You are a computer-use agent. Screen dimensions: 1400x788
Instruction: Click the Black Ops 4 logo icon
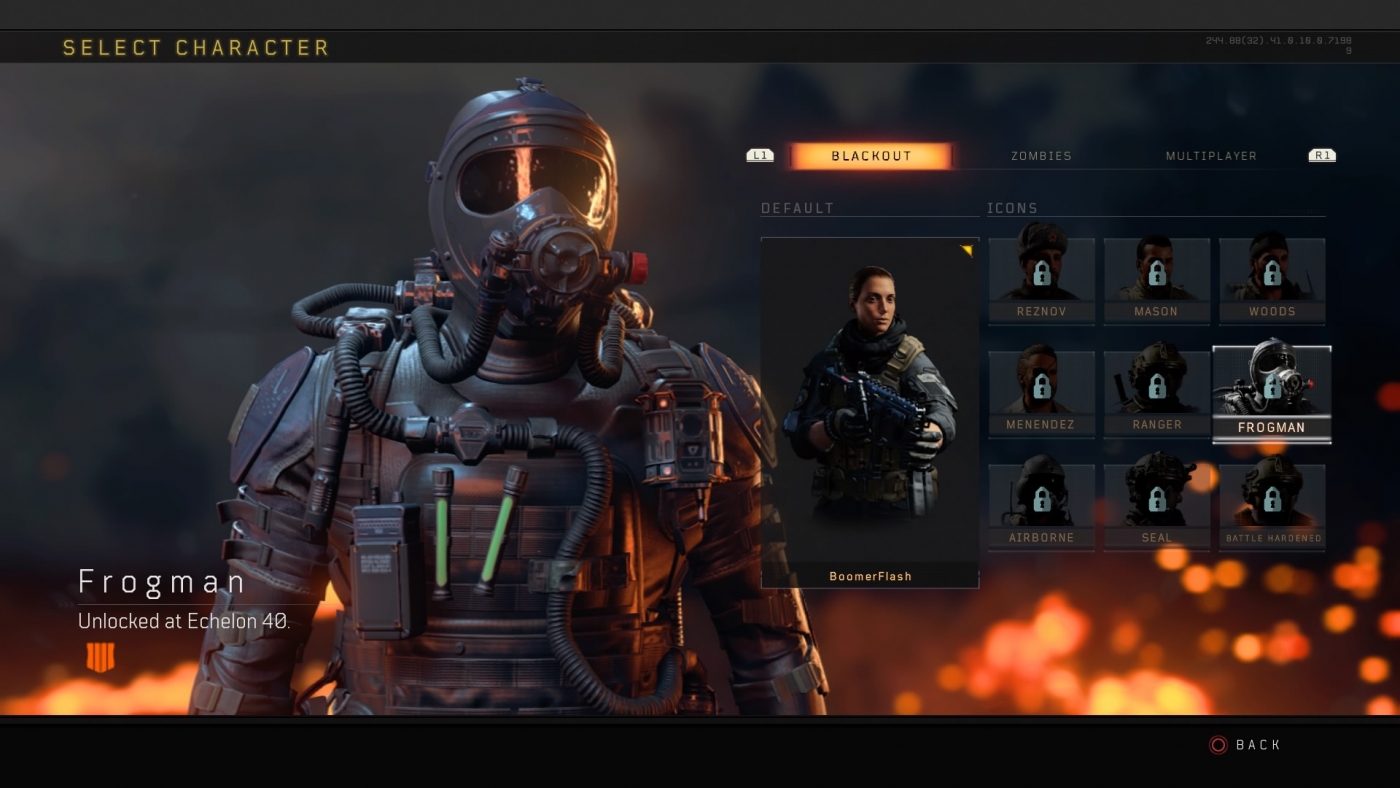[x=101, y=655]
